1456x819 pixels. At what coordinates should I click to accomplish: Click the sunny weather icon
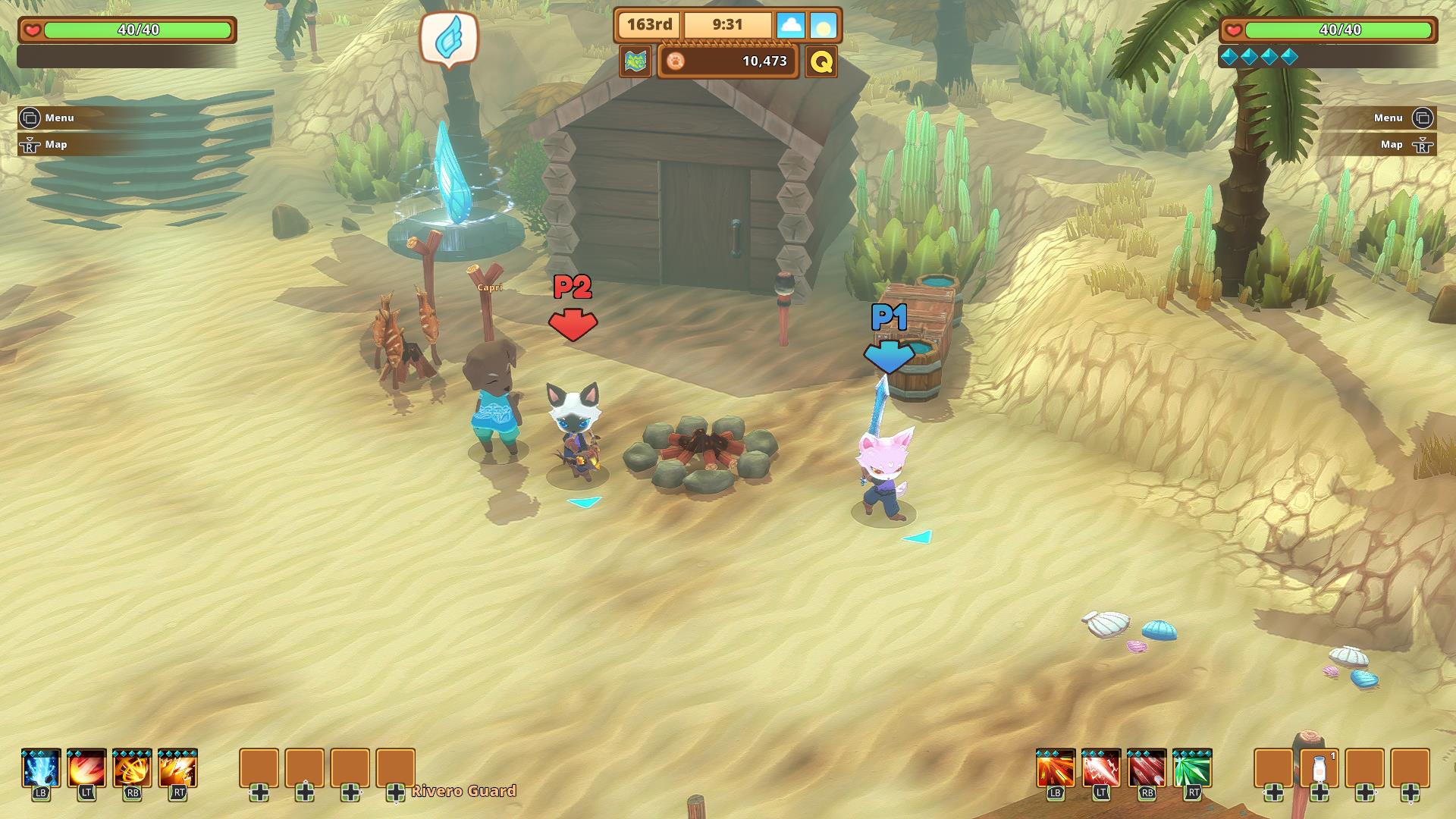[824, 25]
